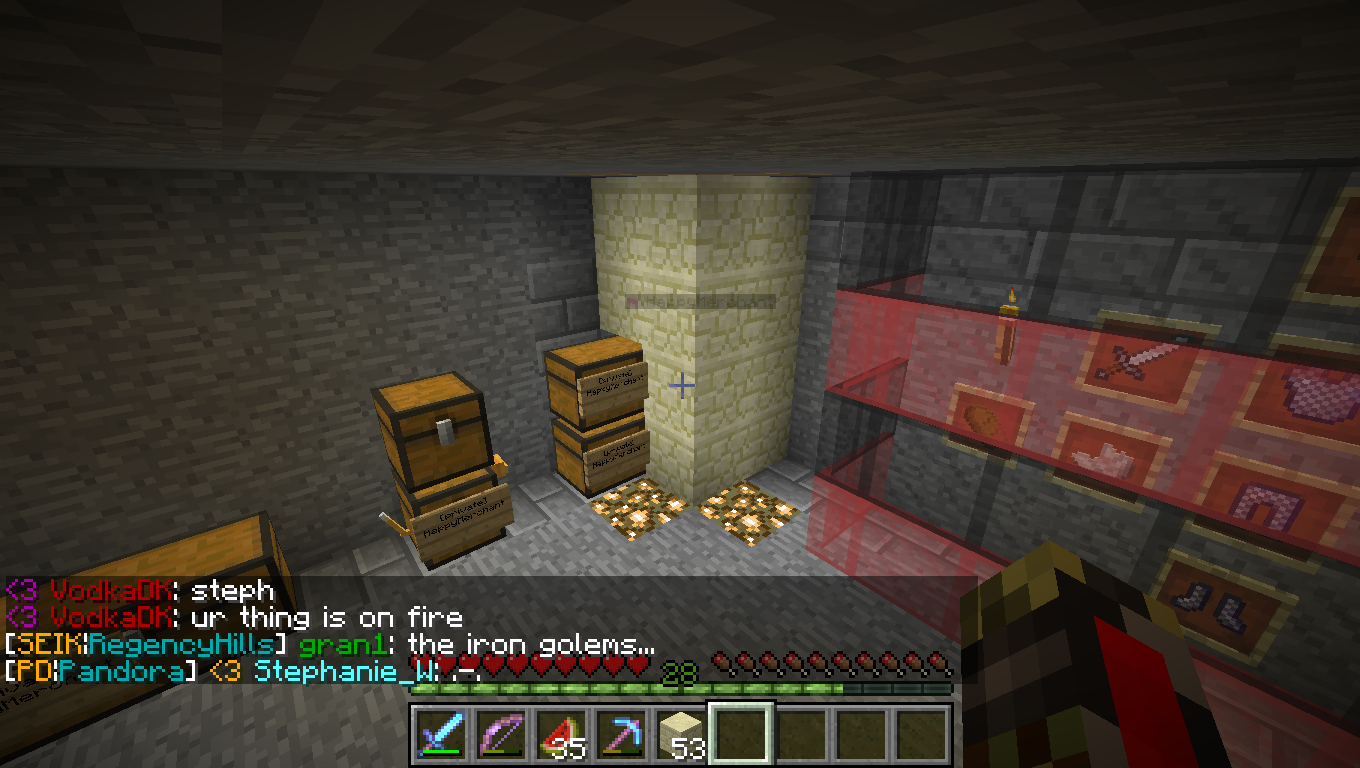Select the melon slice stack of 35
1360x768 pixels.
click(559, 736)
